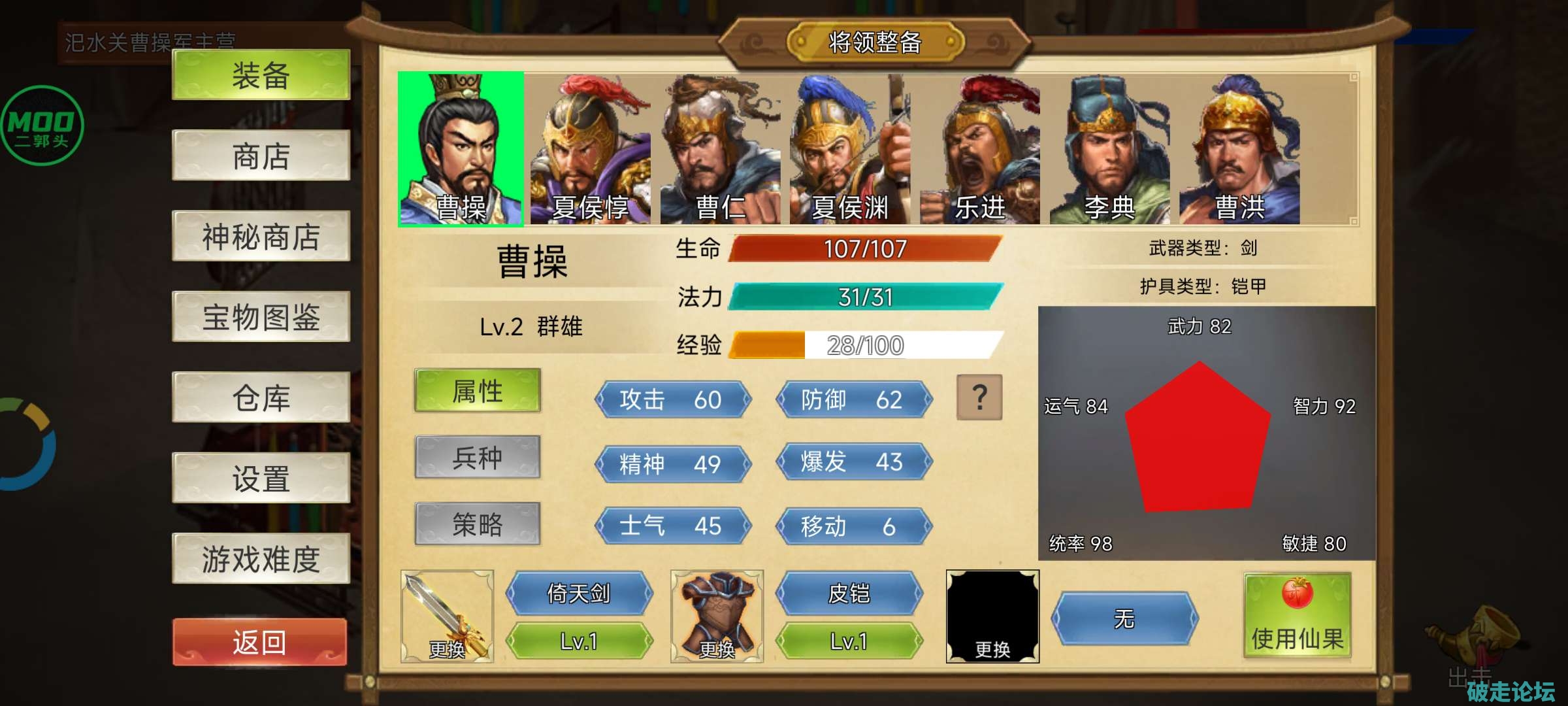1568x706 pixels.
Task: Open the help via the ? icon
Action: (x=978, y=397)
